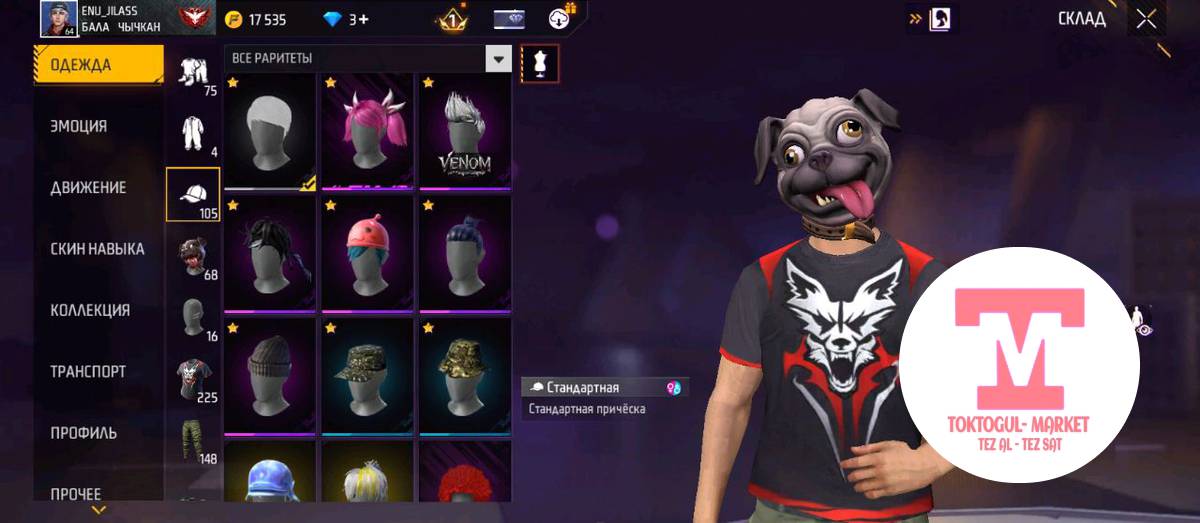Image resolution: width=1200 pixels, height=523 pixels.
Task: Toggle the mannequin preview button
Action: [540, 62]
